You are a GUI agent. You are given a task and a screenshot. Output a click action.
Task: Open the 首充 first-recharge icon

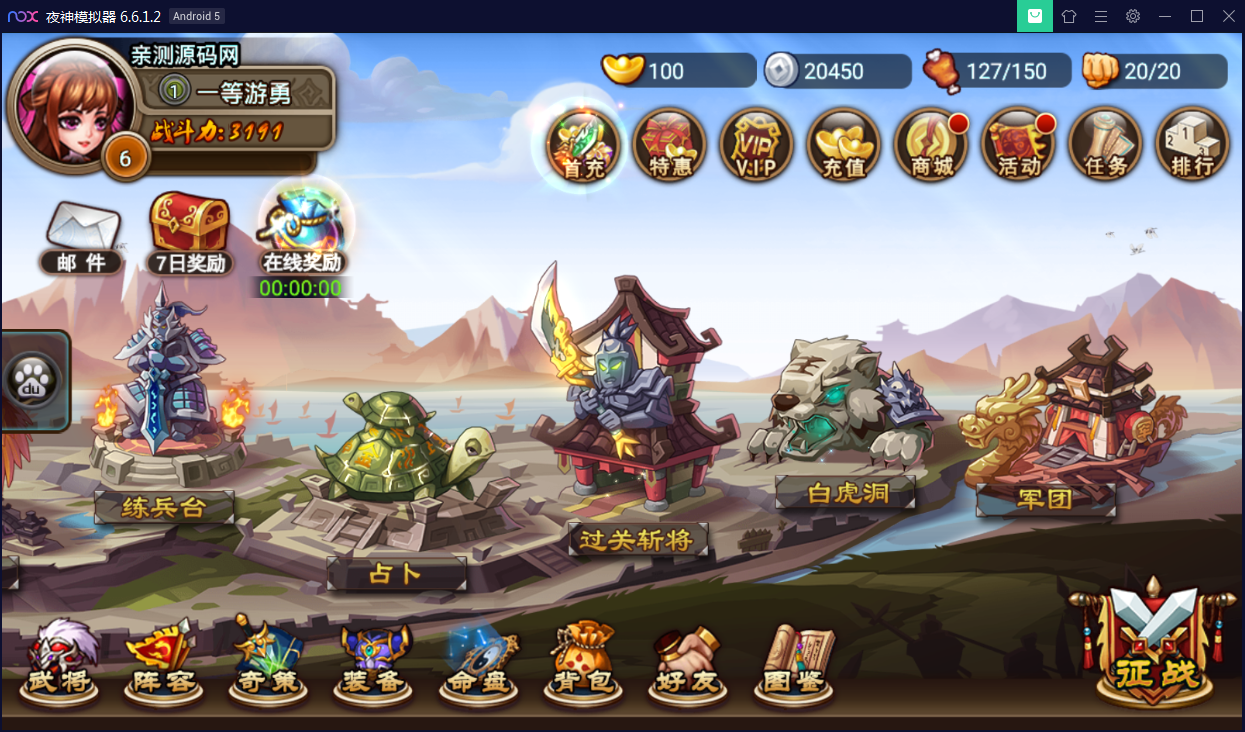tap(583, 146)
